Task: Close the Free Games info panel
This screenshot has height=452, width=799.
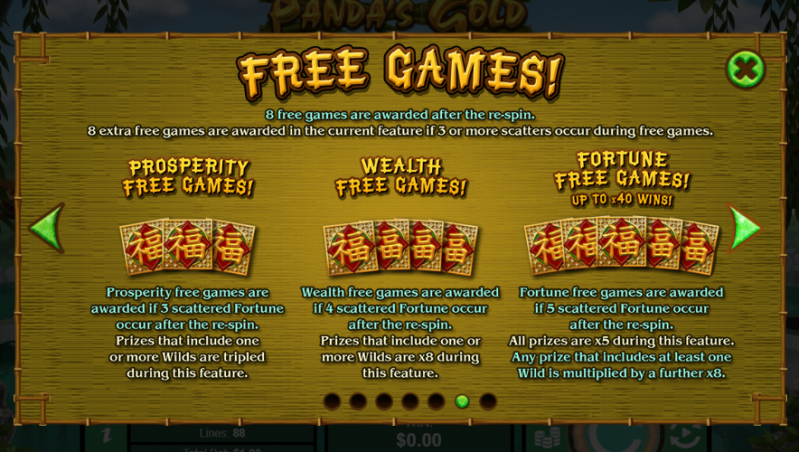Action: tap(745, 69)
